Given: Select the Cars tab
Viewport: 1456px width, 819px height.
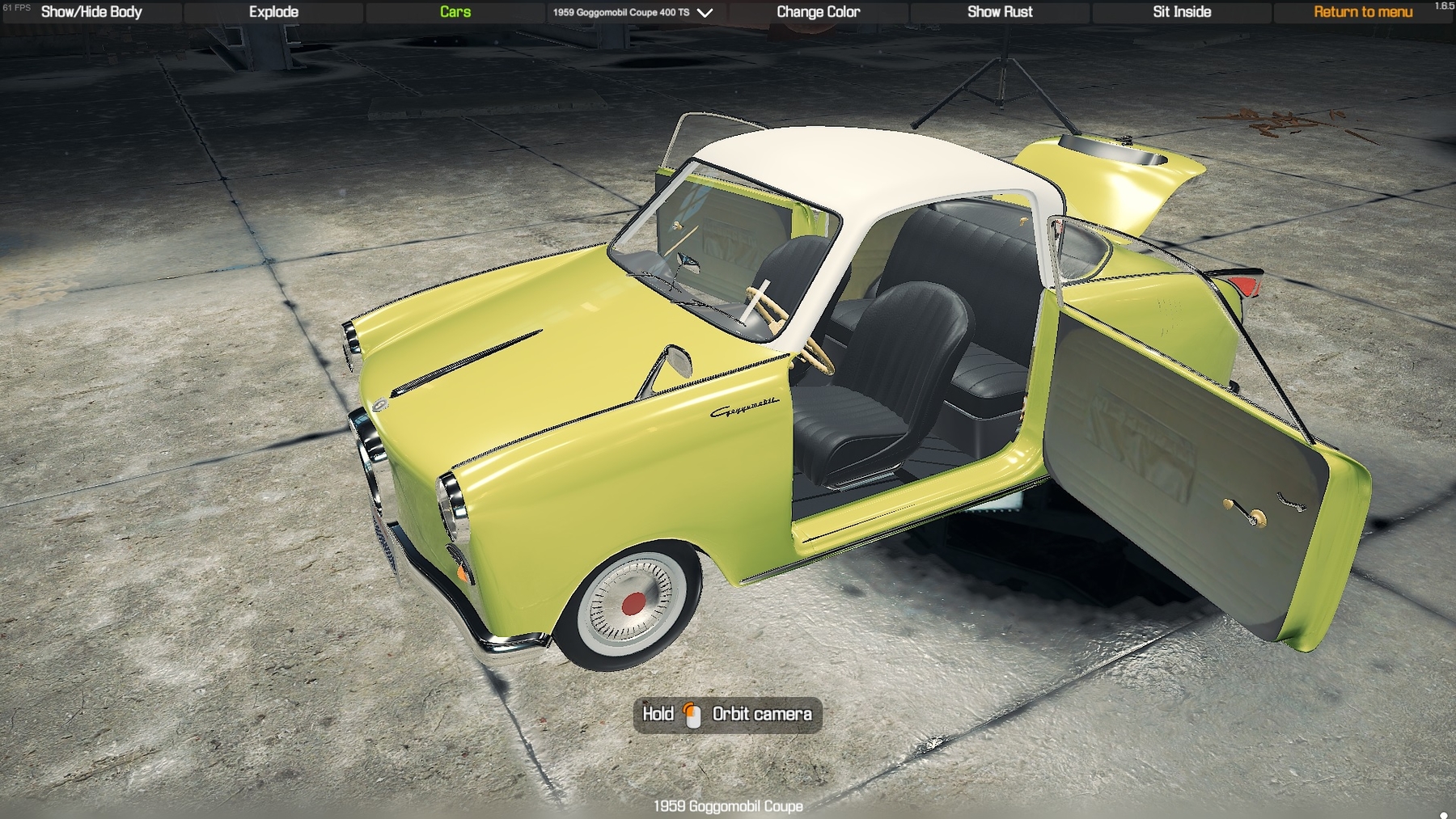Looking at the screenshot, I should [455, 12].
